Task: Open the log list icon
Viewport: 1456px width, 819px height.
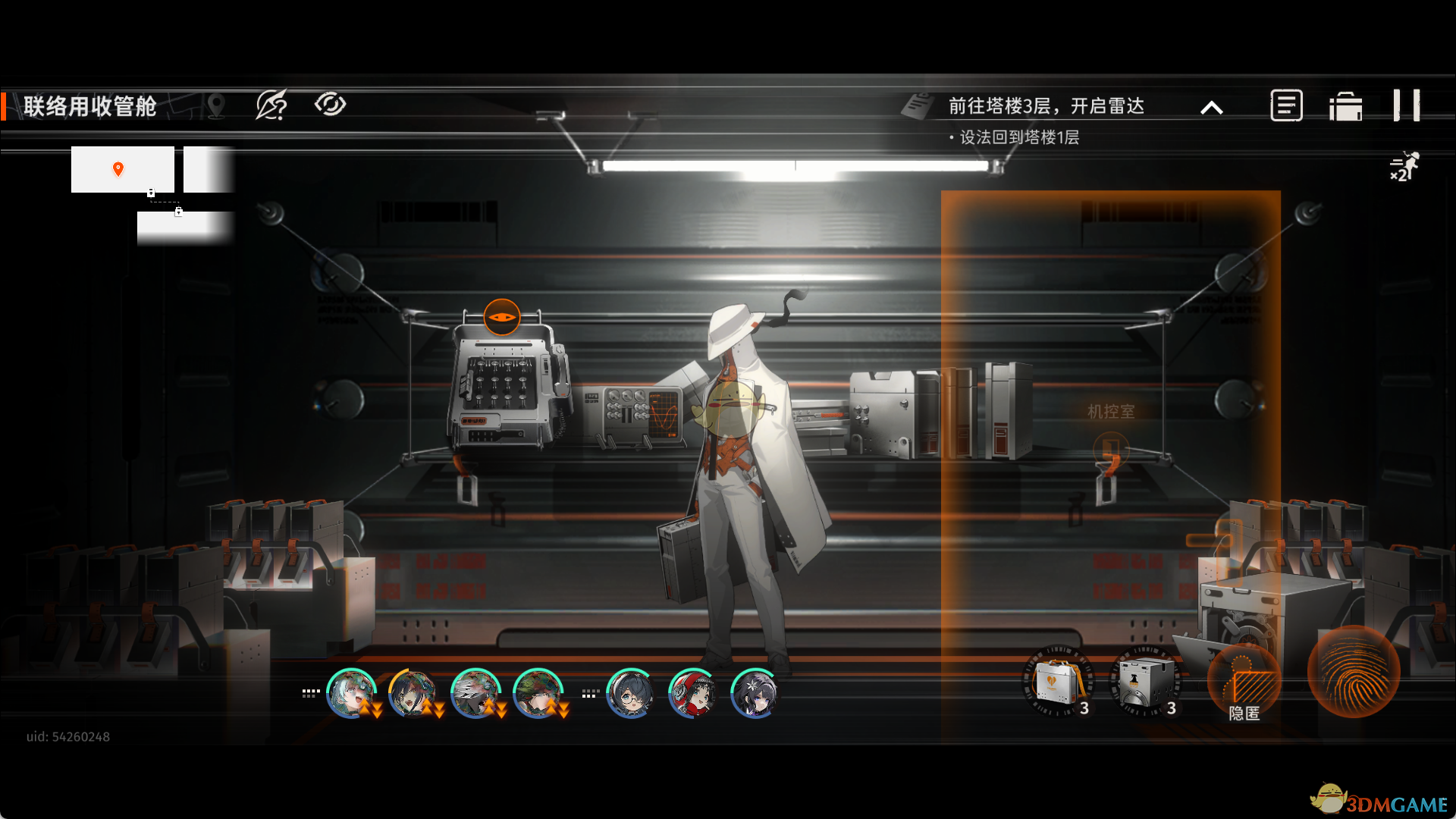Action: [x=1286, y=105]
